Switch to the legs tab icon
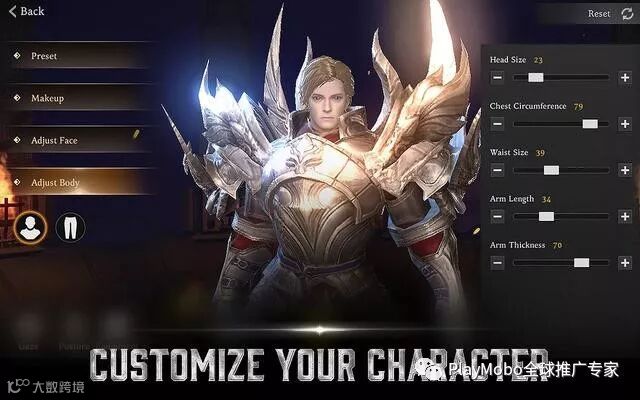This screenshot has width=640, height=400. tap(70, 227)
